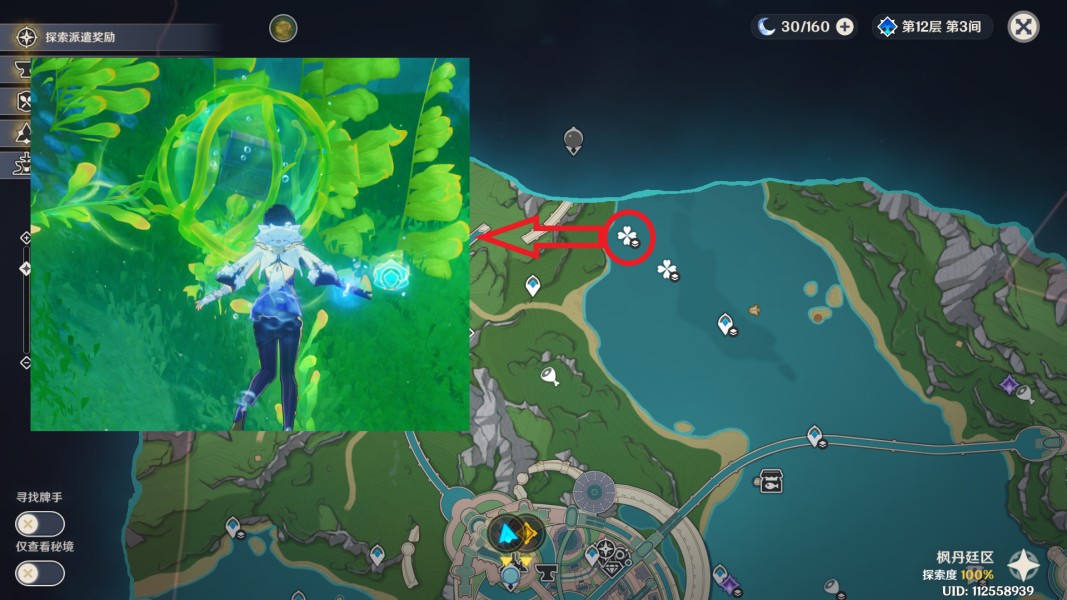
Task: Choose the teleport waypoint in the bay's centre
Action: (x=725, y=323)
